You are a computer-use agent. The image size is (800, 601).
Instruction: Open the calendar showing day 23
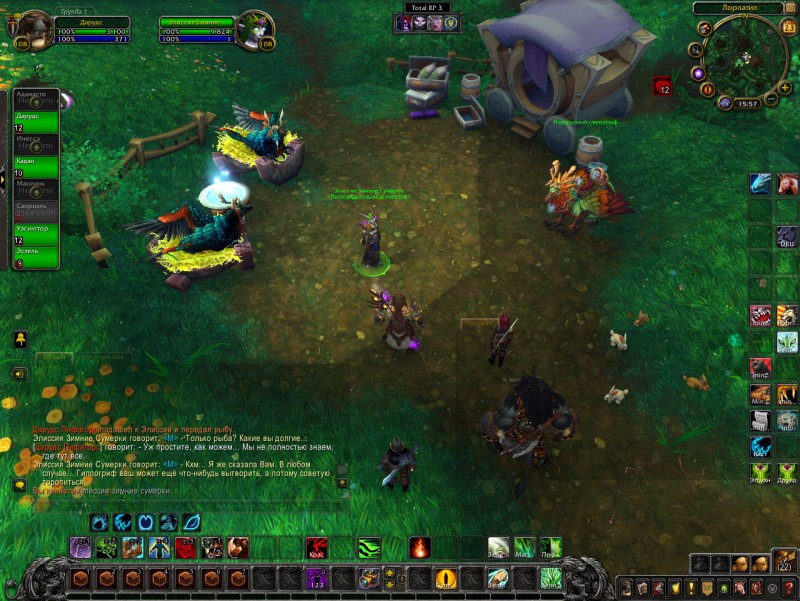(789, 27)
